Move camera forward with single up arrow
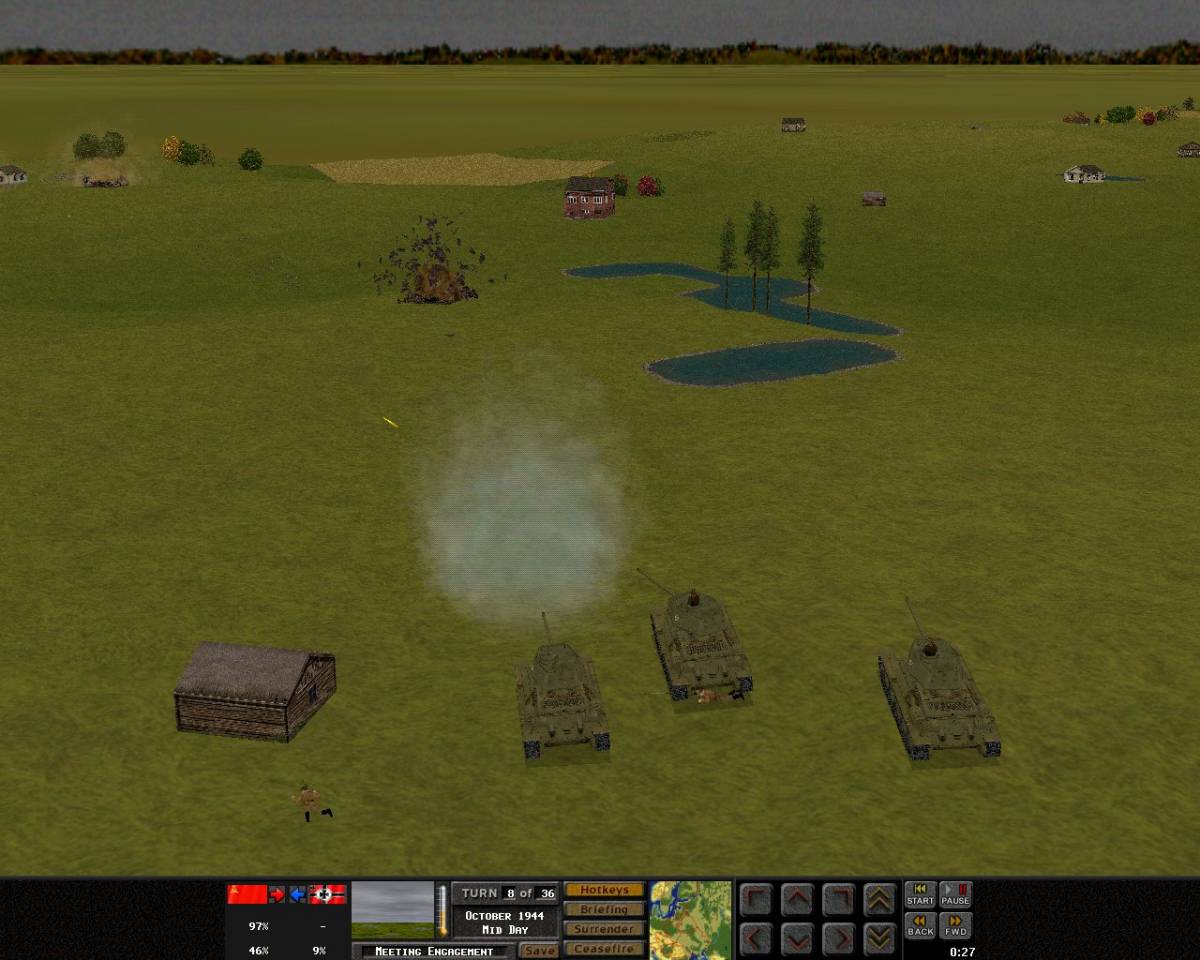 [797, 899]
